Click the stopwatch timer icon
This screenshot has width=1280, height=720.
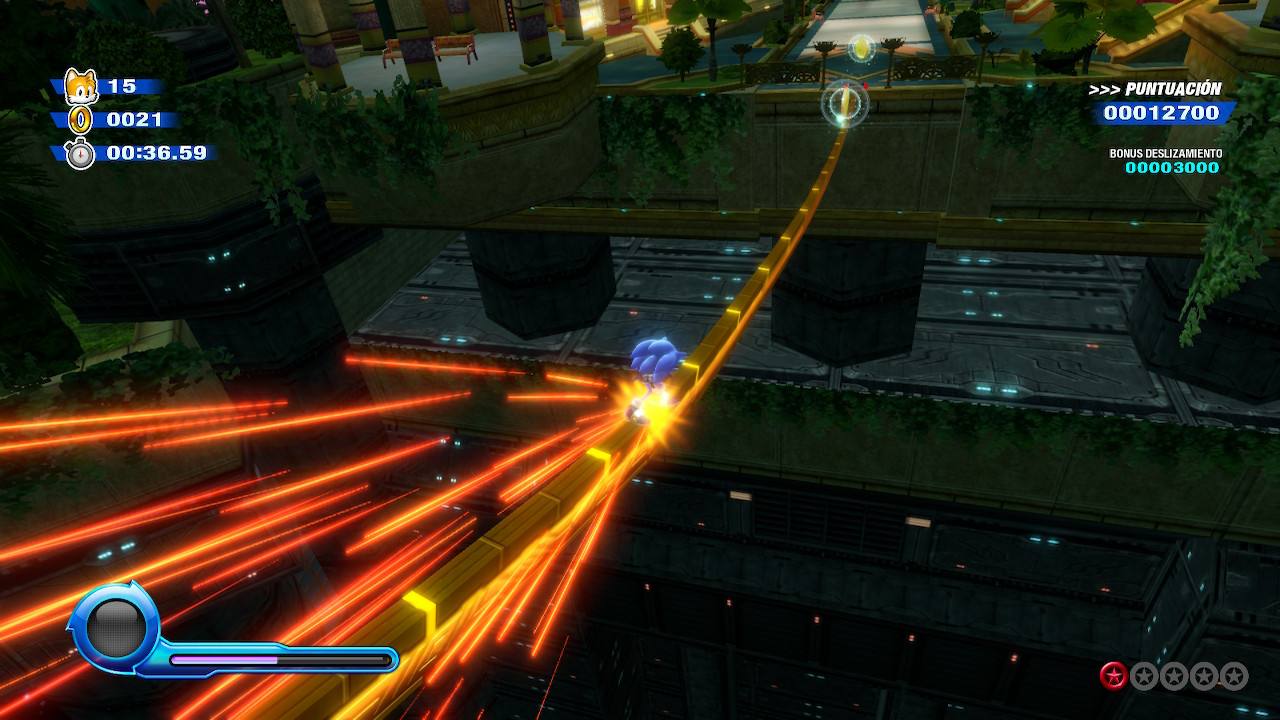[80, 154]
